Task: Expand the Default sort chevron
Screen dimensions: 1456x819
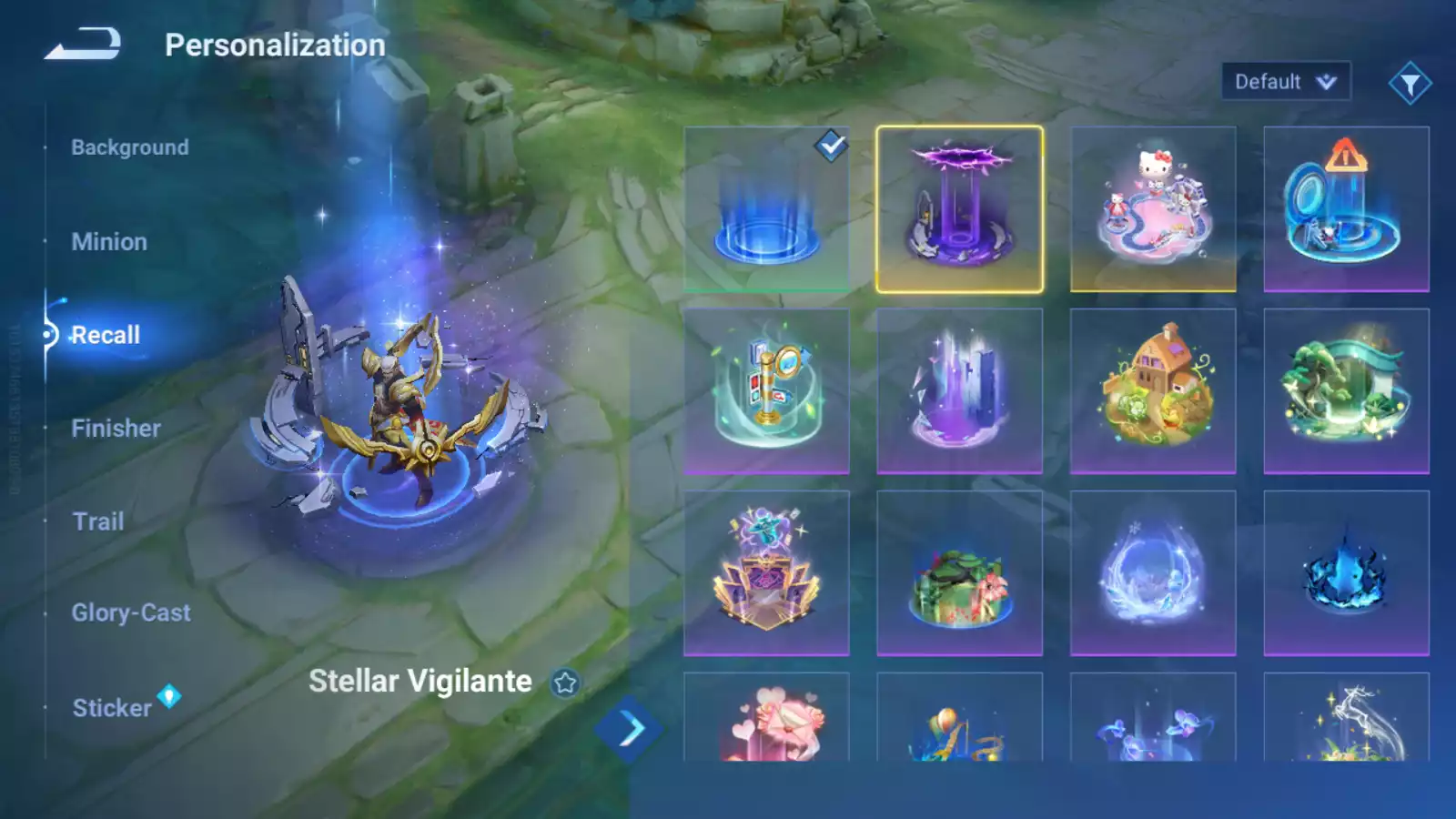Action: (1325, 81)
